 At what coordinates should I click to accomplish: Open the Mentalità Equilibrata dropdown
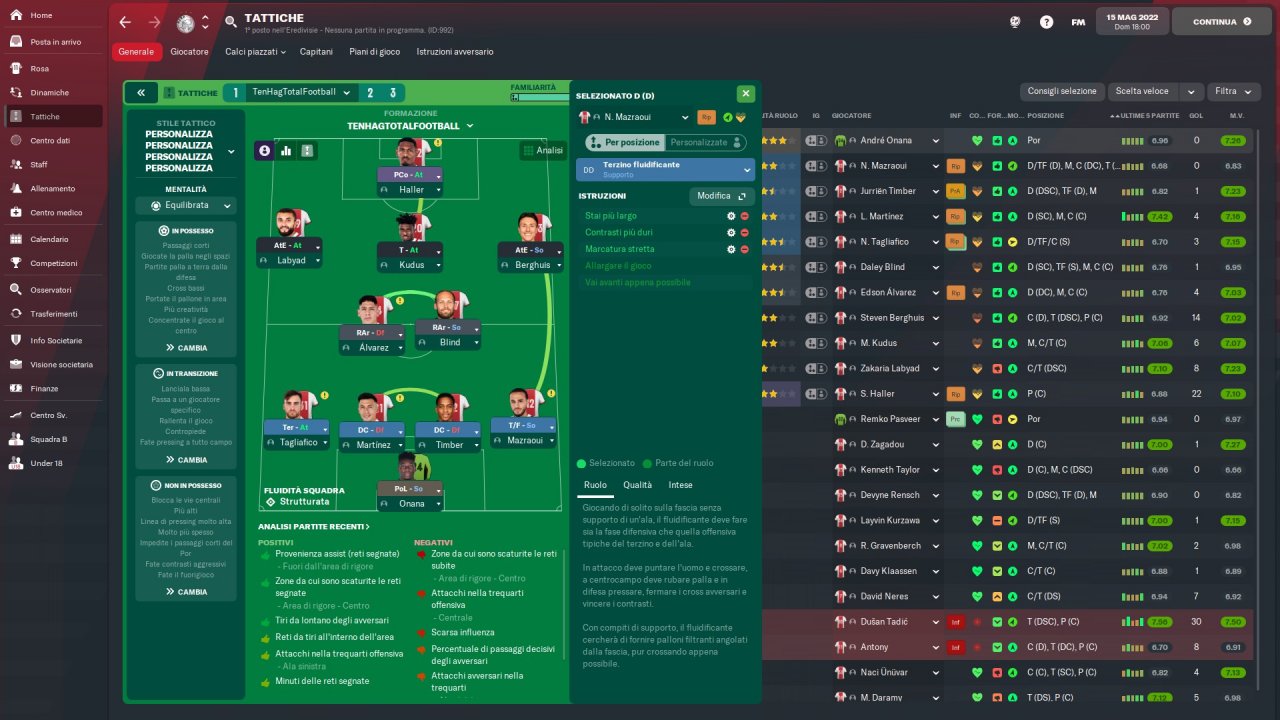(186, 206)
